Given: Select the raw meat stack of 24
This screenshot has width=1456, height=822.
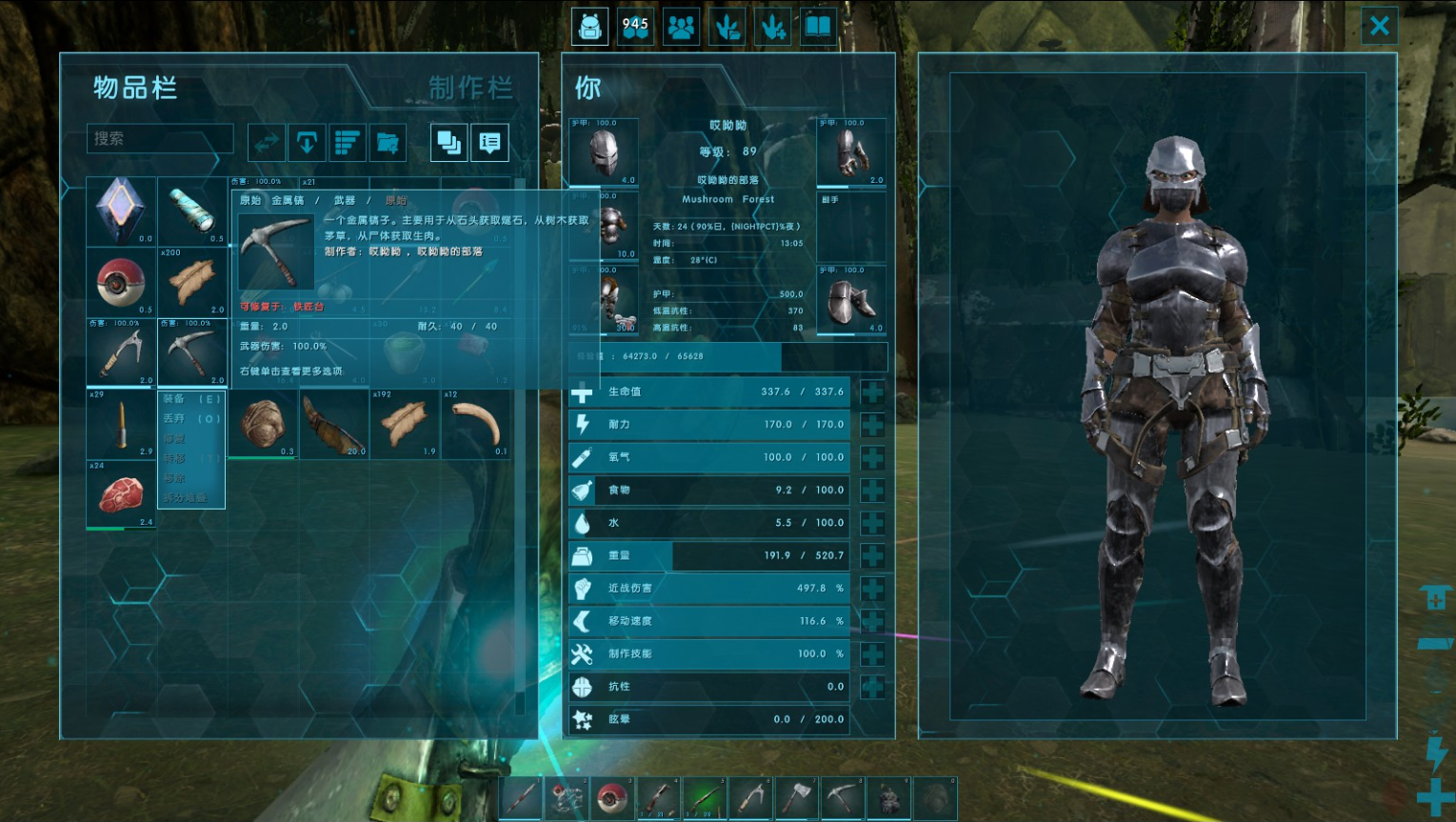Looking at the screenshot, I should (x=121, y=493).
